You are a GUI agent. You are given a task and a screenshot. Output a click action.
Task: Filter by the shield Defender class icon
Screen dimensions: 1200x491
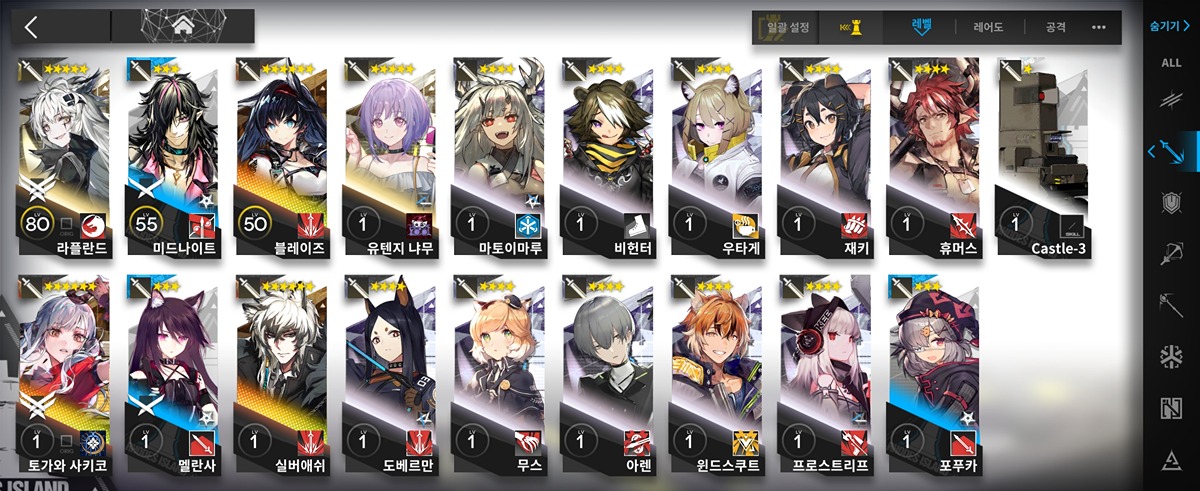tap(1171, 203)
